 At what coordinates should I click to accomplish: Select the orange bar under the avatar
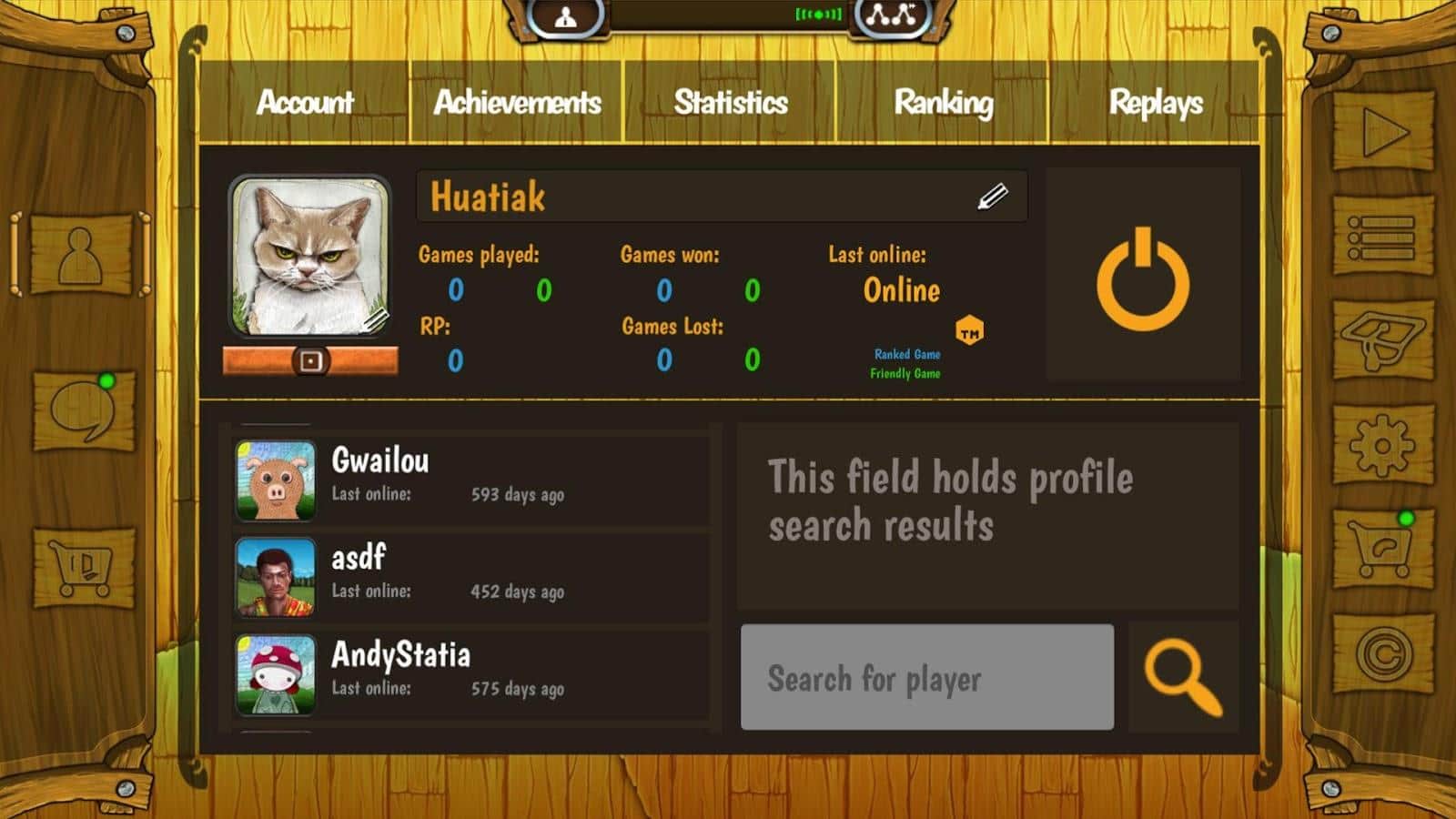point(310,361)
